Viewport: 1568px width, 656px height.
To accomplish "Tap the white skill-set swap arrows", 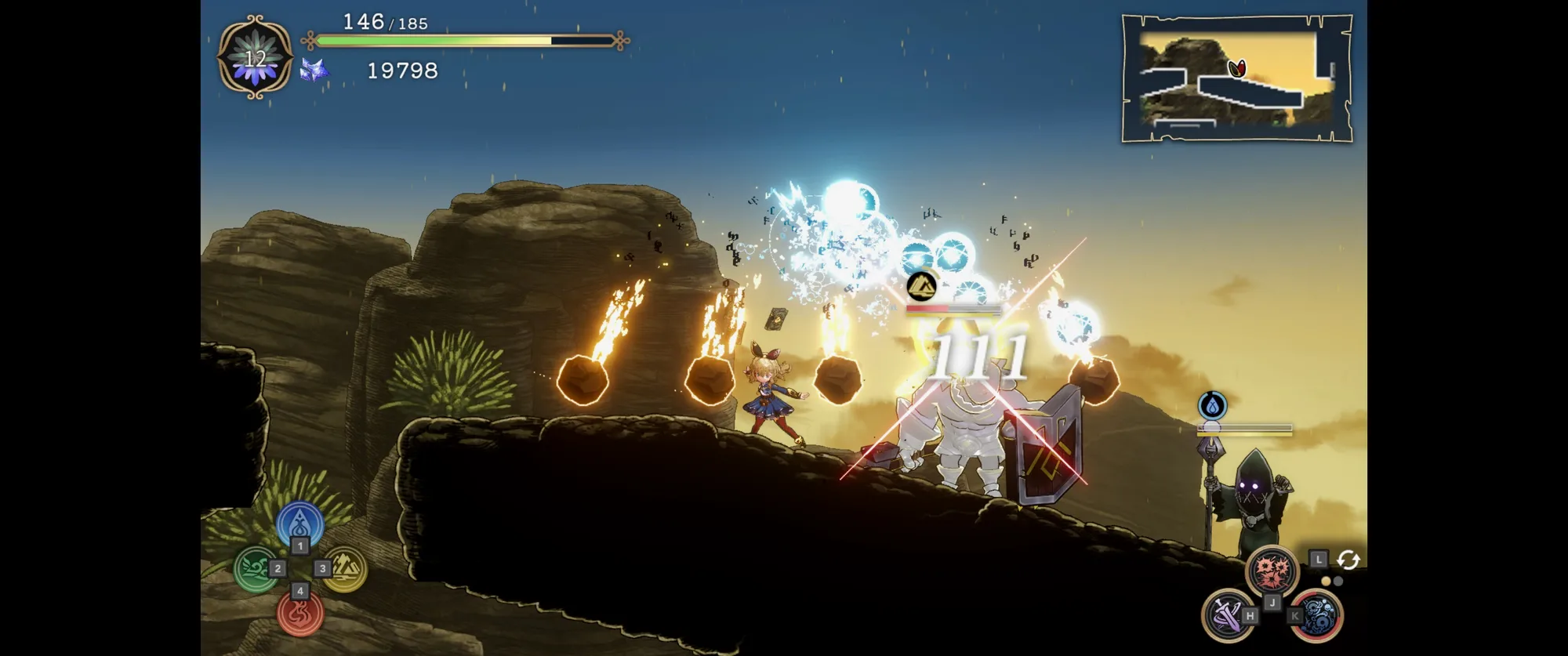I will [1348, 560].
